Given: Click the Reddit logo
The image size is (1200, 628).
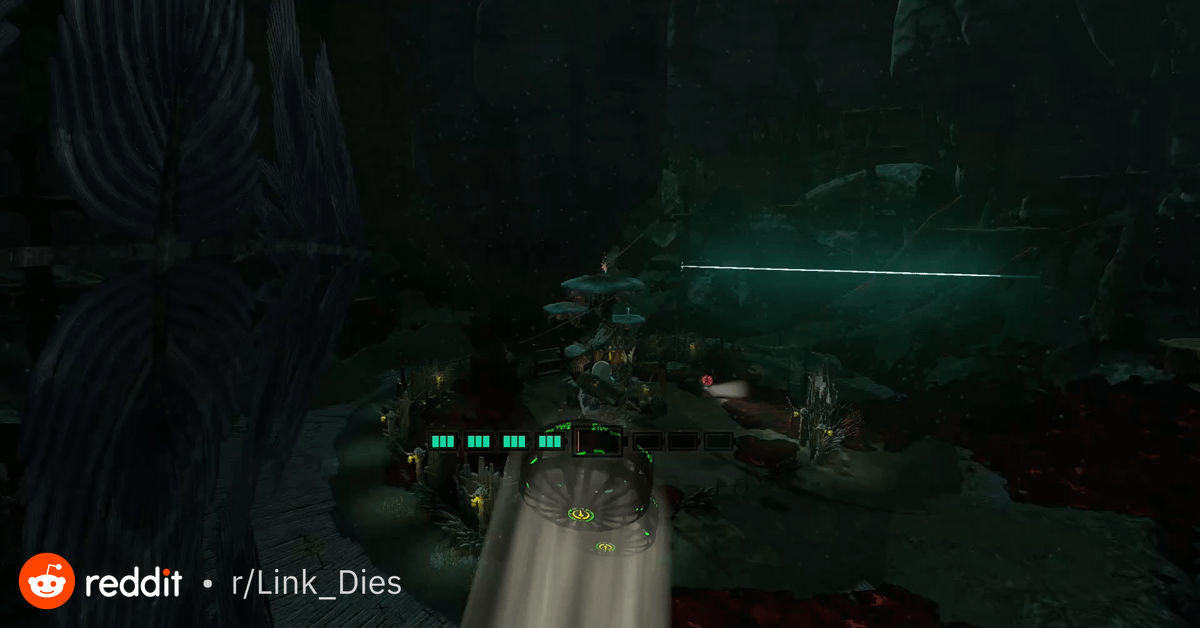Looking at the screenshot, I should (47, 581).
